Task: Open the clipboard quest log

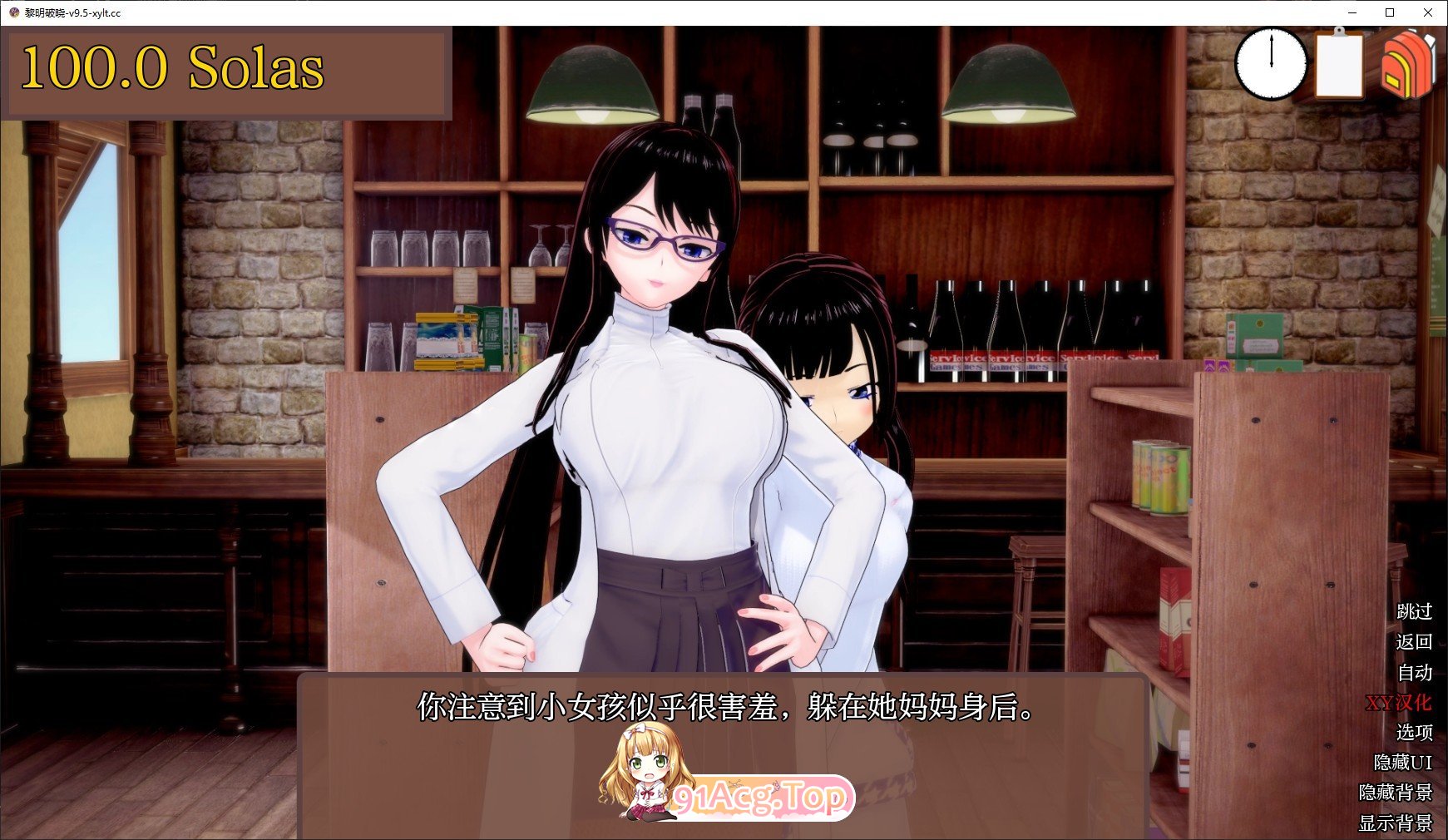Action: click(x=1339, y=65)
